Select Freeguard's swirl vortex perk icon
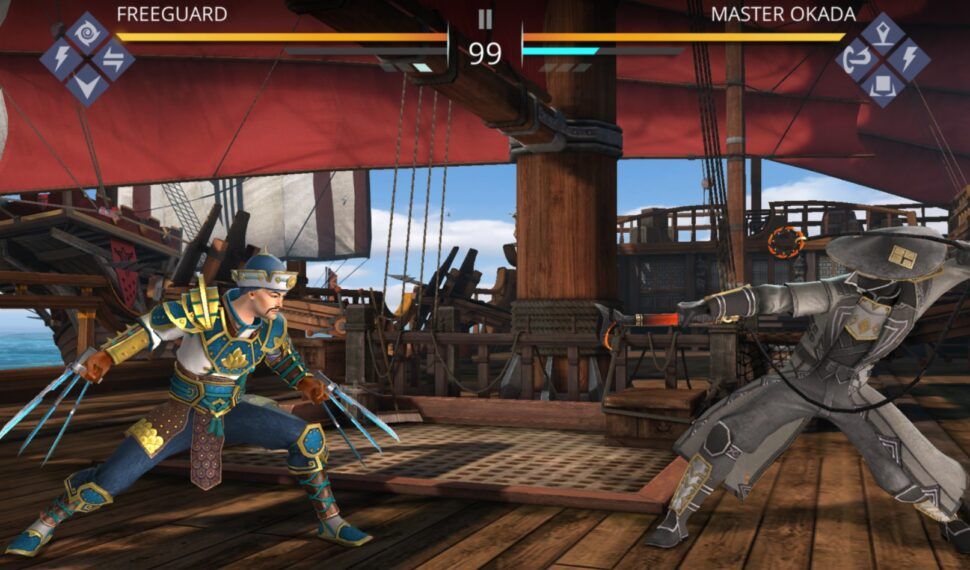The width and height of the screenshot is (970, 570). 87,33
